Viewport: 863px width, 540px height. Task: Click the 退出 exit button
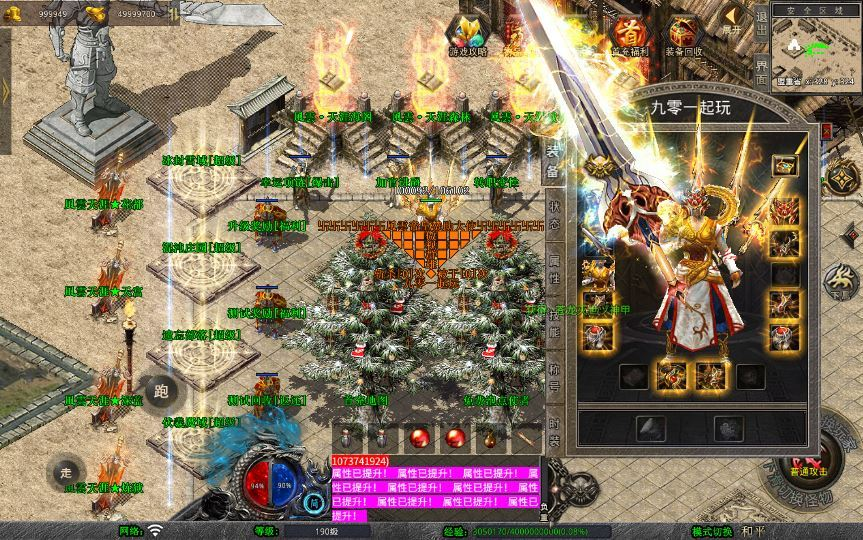click(762, 24)
